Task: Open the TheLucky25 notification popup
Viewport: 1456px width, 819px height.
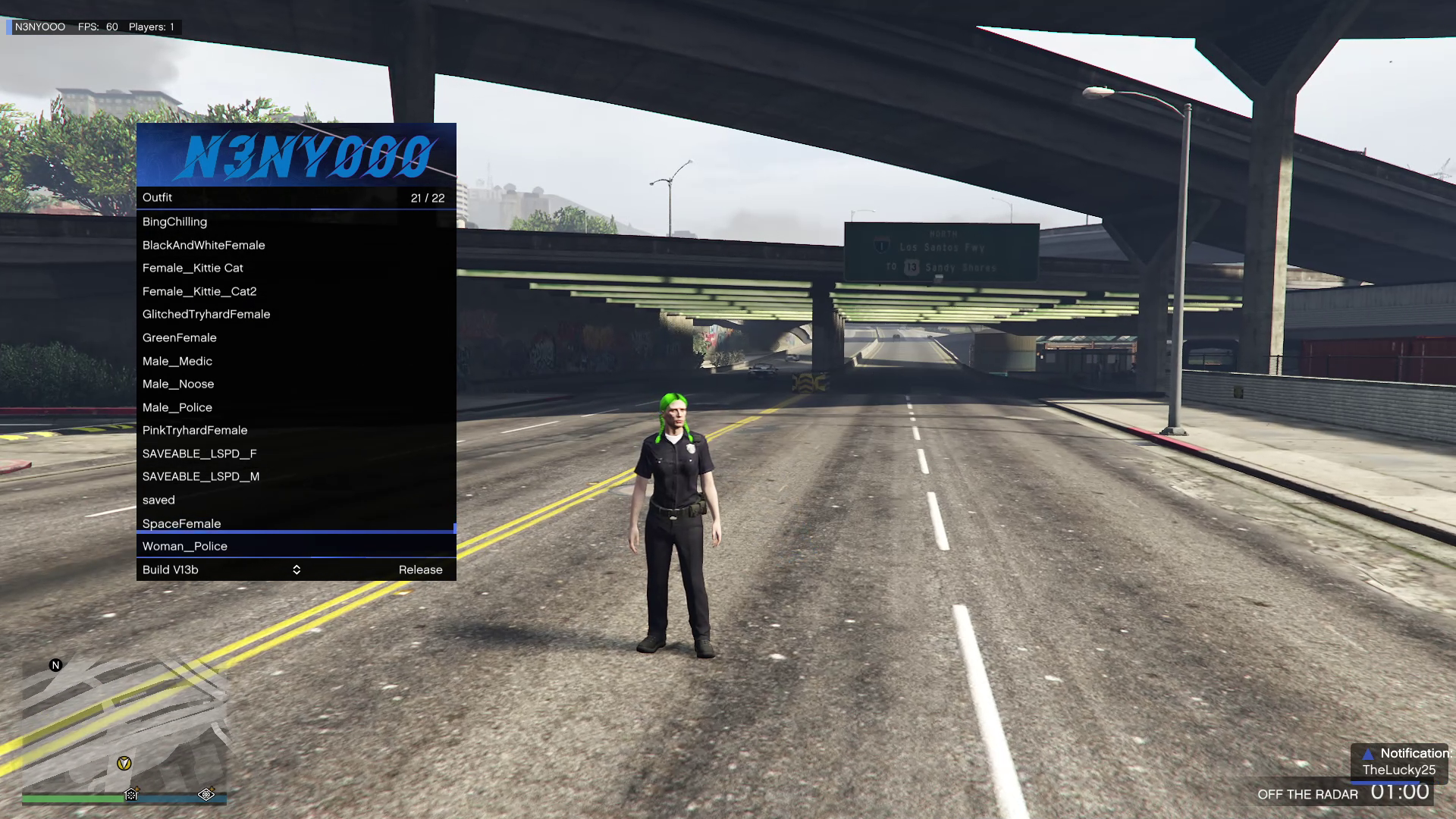Action: (x=1400, y=762)
